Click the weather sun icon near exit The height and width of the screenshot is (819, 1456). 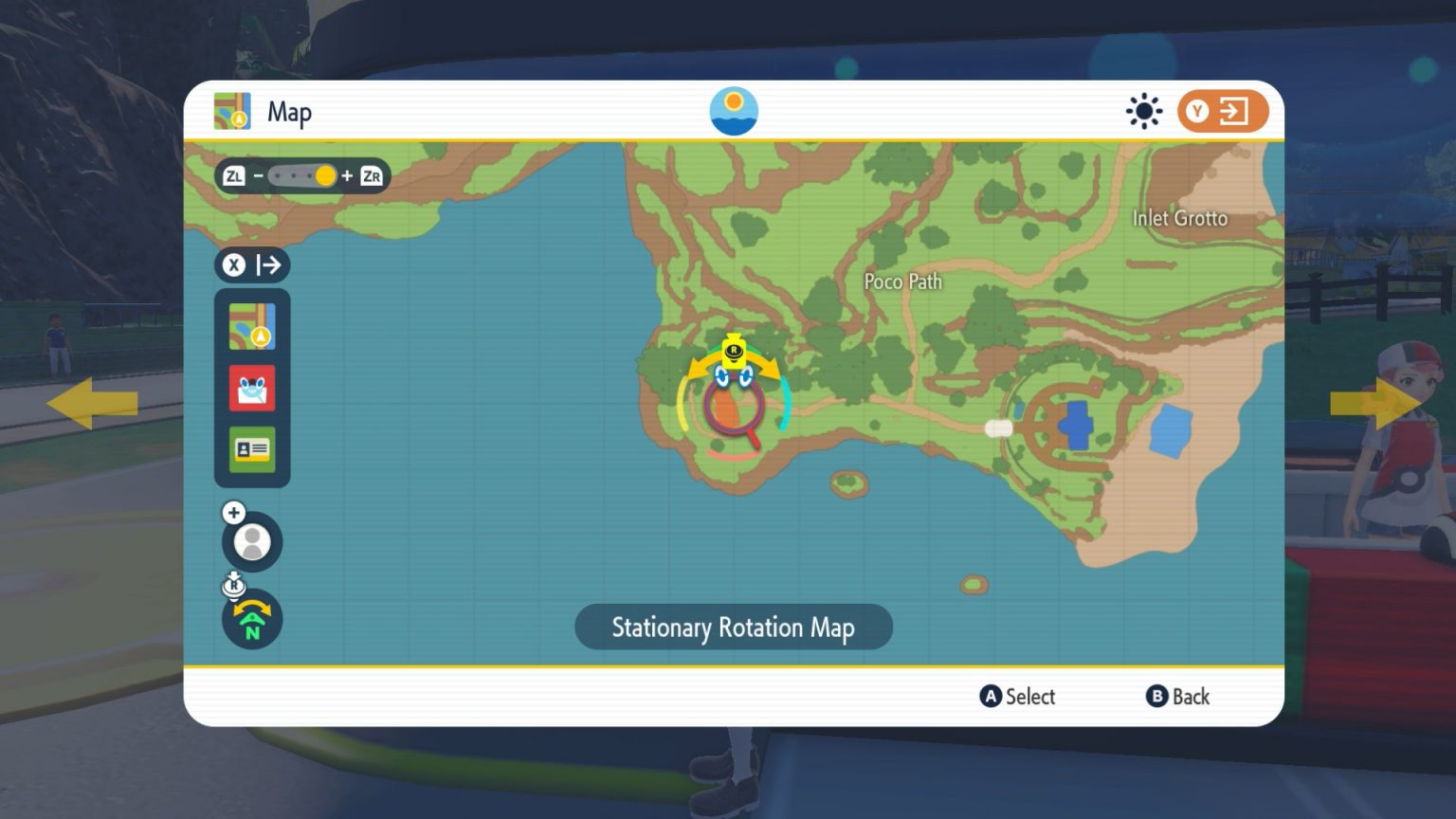pos(1143,110)
